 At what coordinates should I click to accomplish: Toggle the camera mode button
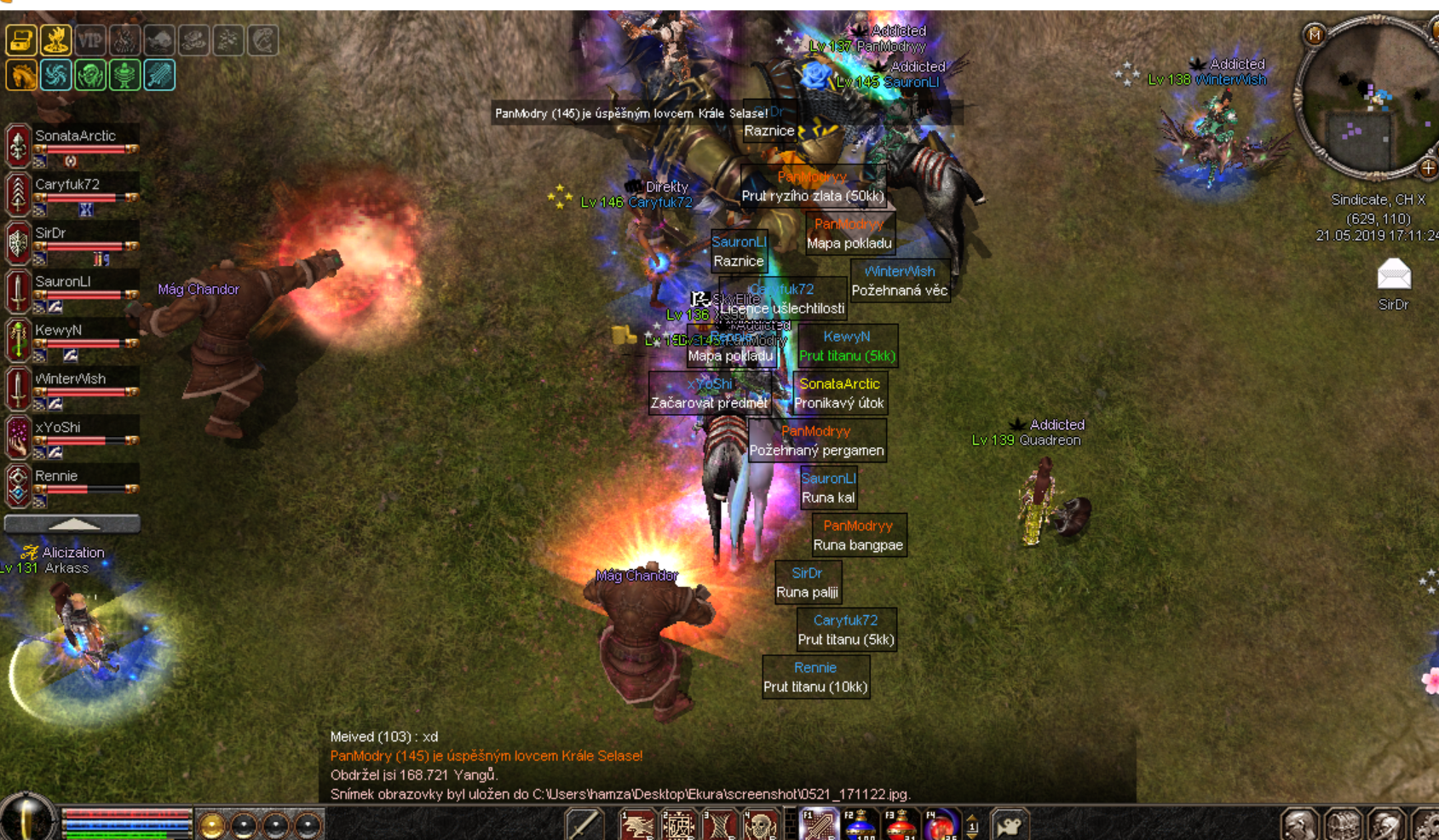point(1010,826)
